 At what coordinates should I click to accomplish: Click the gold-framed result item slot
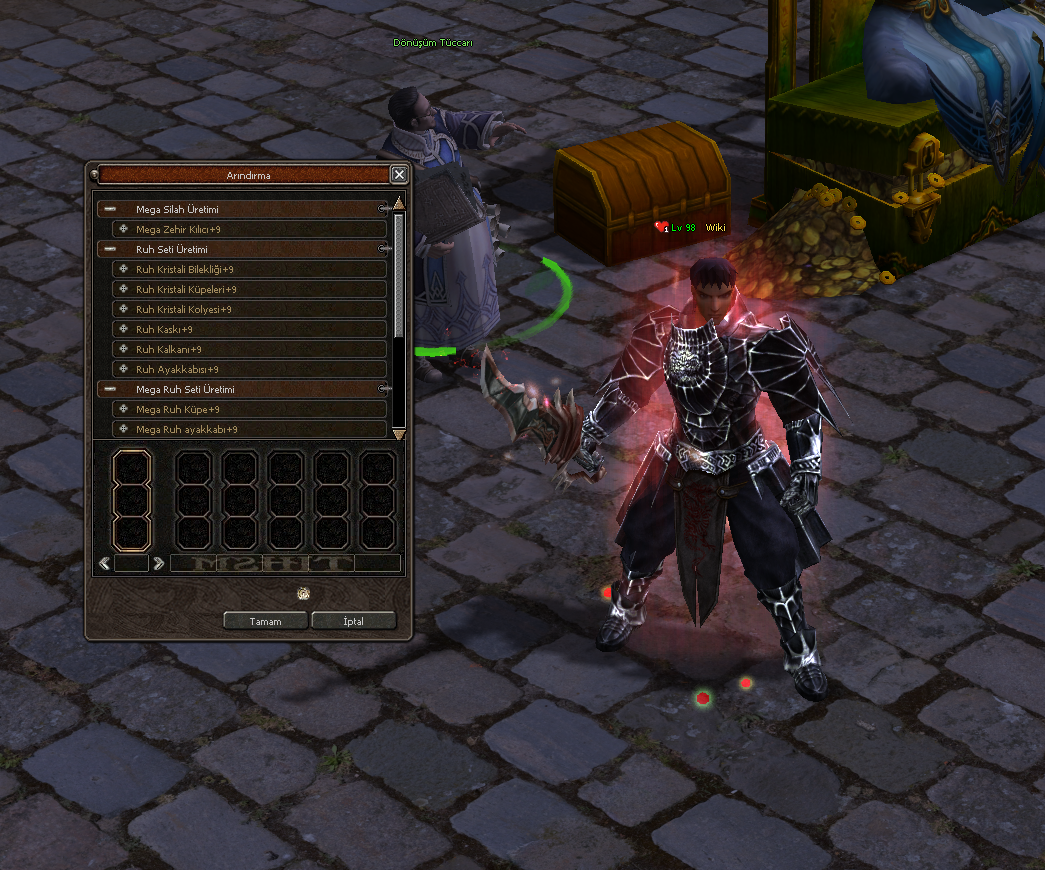pyautogui.click(x=131, y=500)
